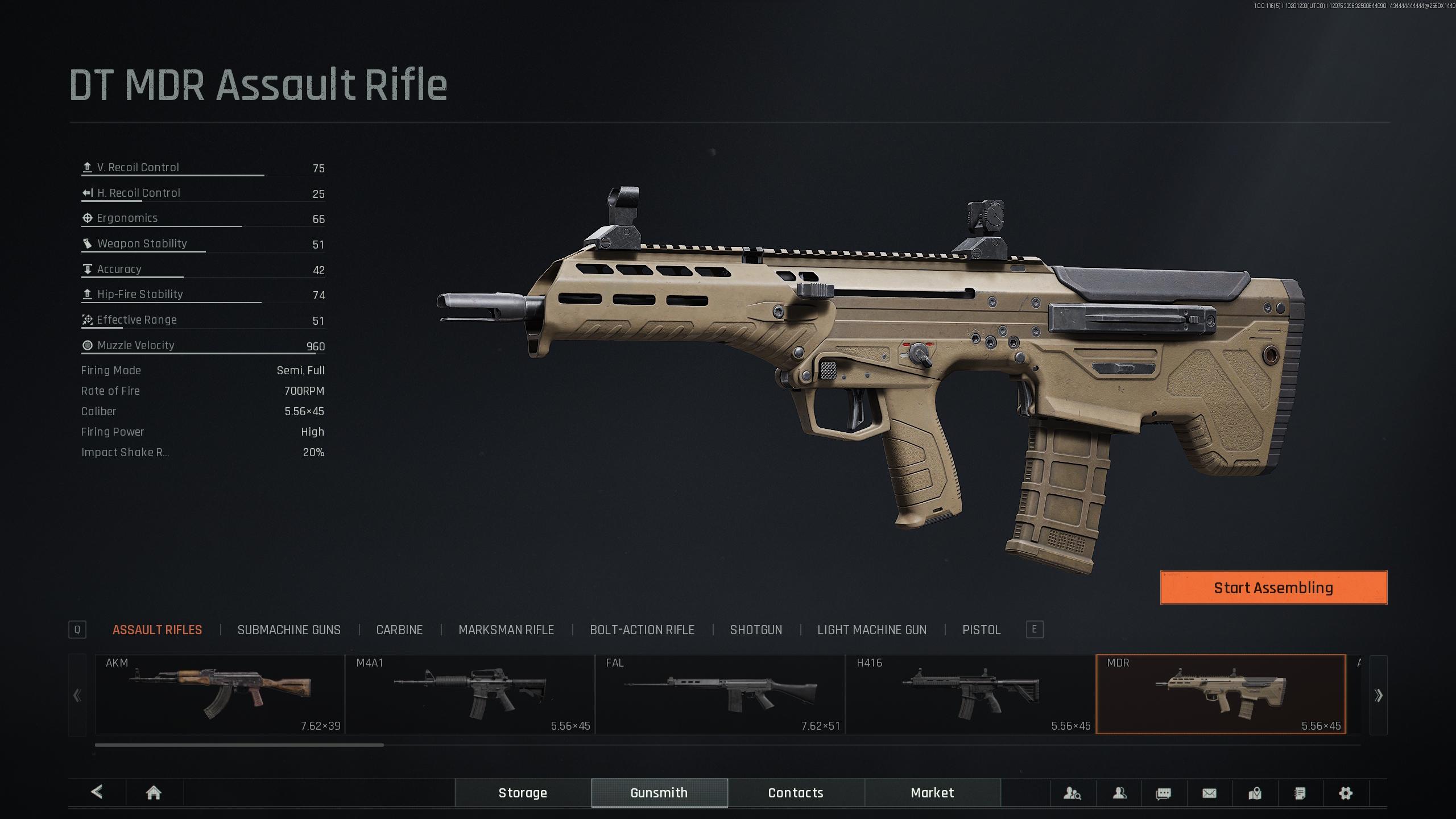Image resolution: width=1456 pixels, height=819 pixels.
Task: Open the Market tab
Action: pyautogui.click(x=932, y=793)
